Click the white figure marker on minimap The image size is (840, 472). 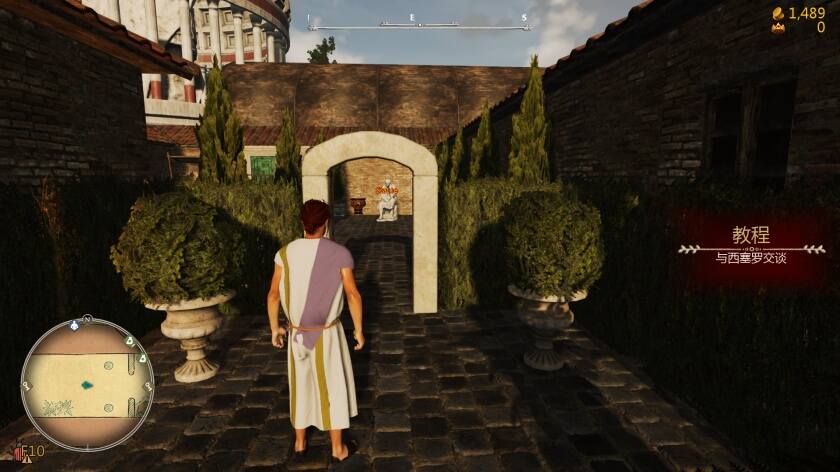click(x=75, y=326)
